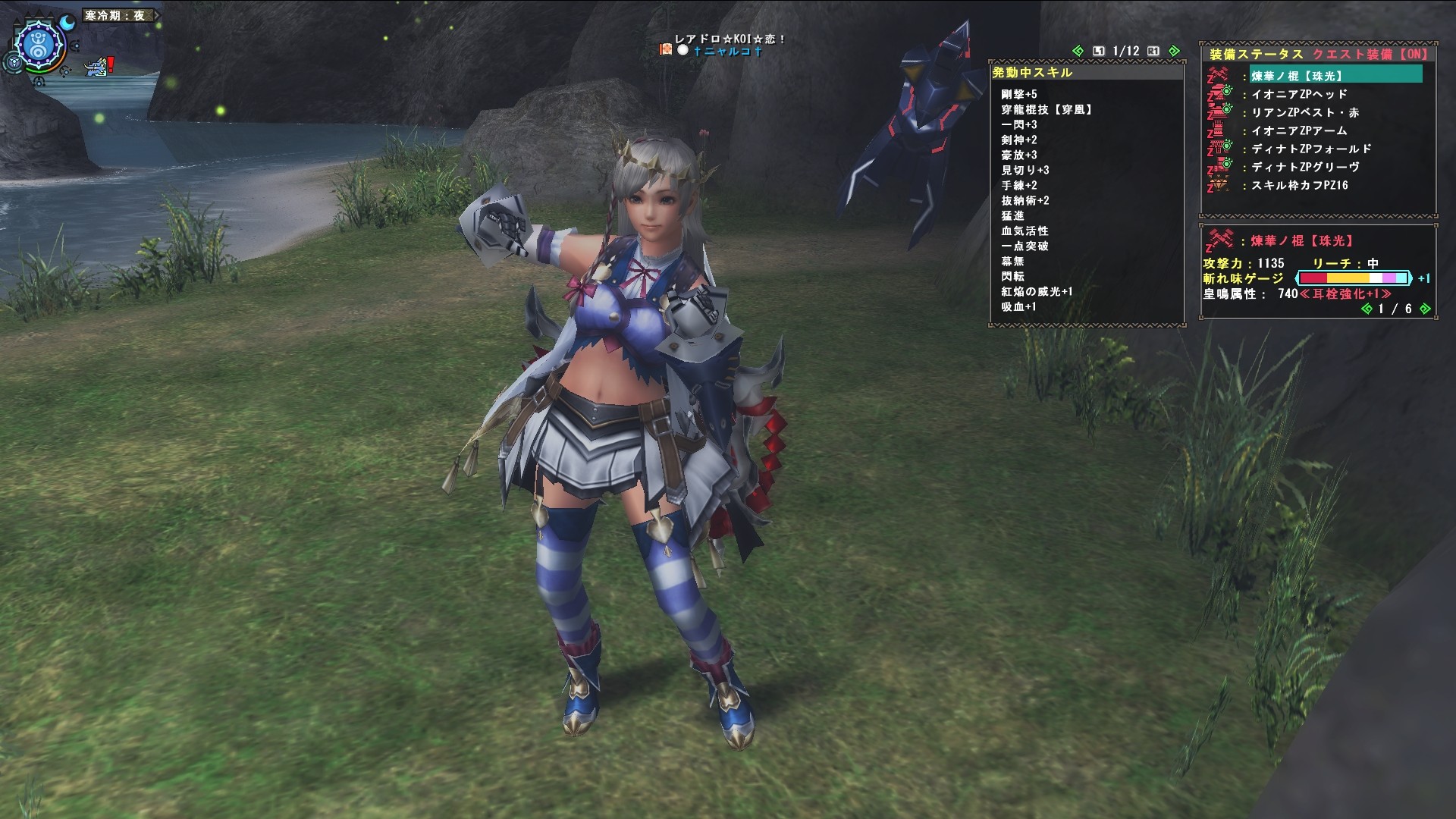The height and width of the screenshot is (819, 1456).
Task: Select the 穿龍棍技【穿凰】 skill entry
Action: pos(1046,109)
